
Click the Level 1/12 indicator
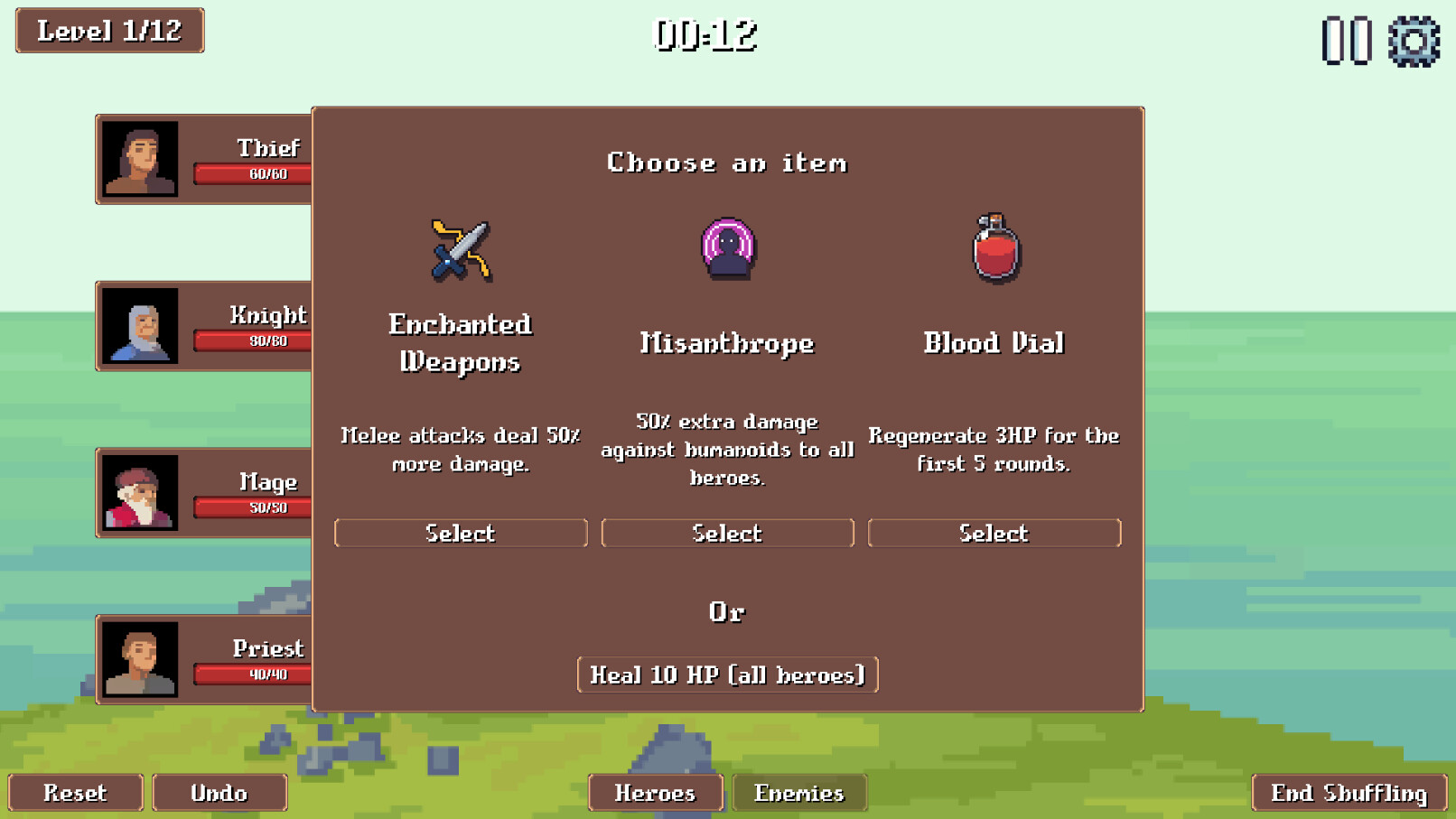(x=107, y=30)
